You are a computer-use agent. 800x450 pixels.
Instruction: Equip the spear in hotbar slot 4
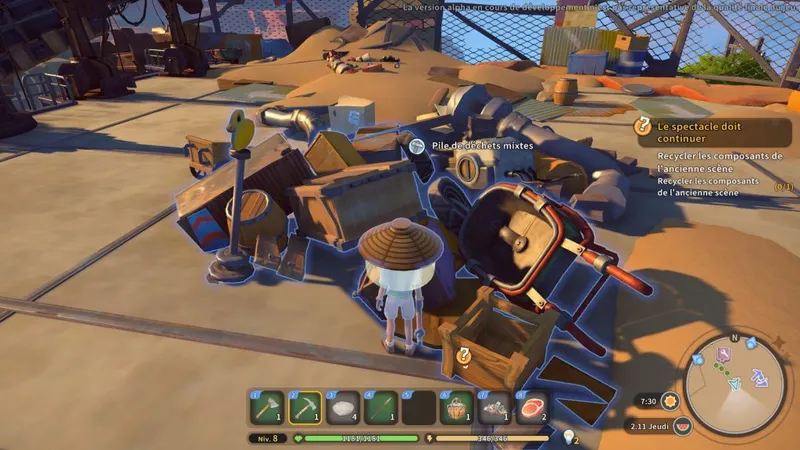pos(381,407)
